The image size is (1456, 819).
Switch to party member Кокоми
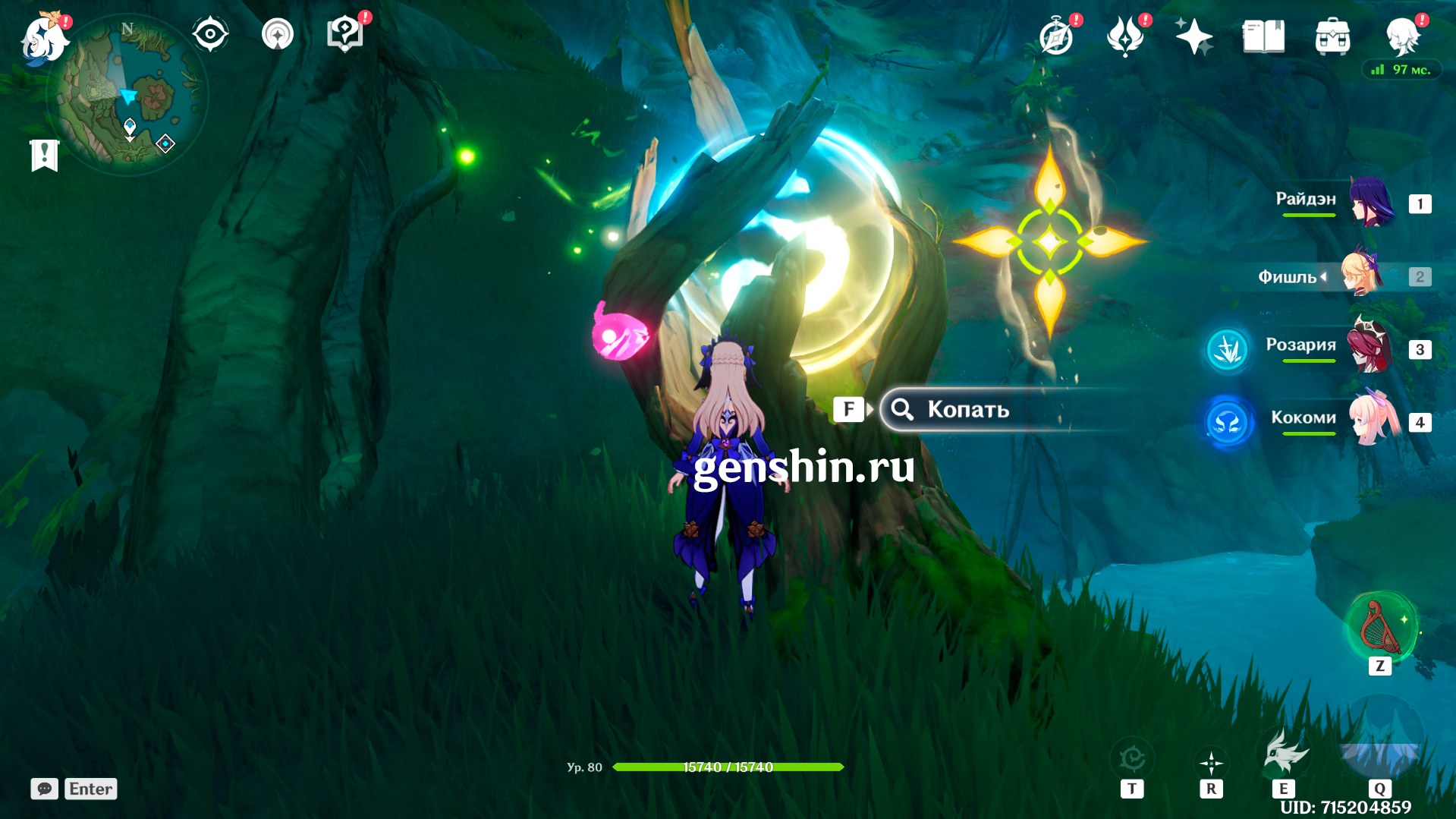pyautogui.click(x=1373, y=421)
